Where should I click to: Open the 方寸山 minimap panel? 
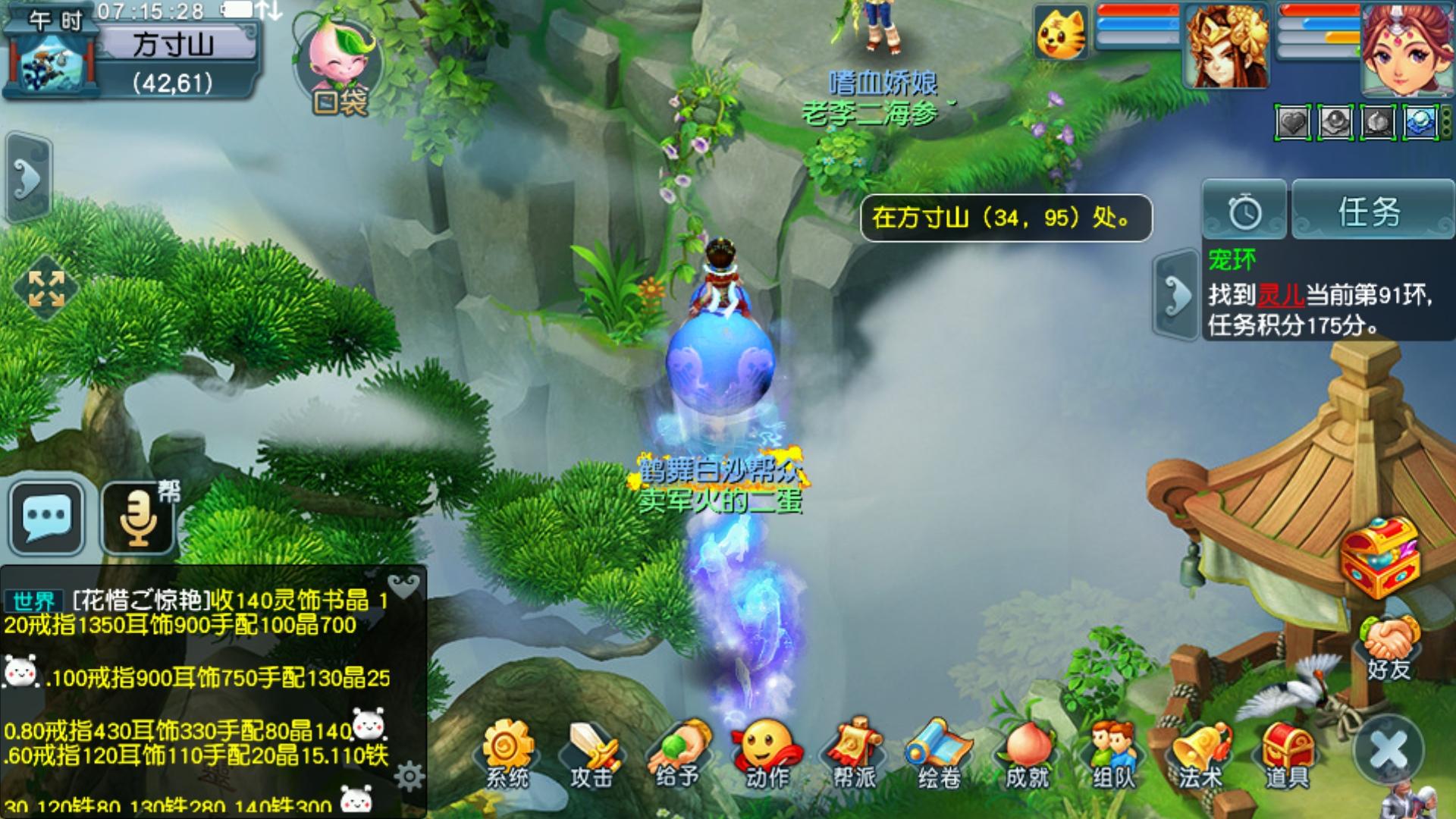[173, 45]
